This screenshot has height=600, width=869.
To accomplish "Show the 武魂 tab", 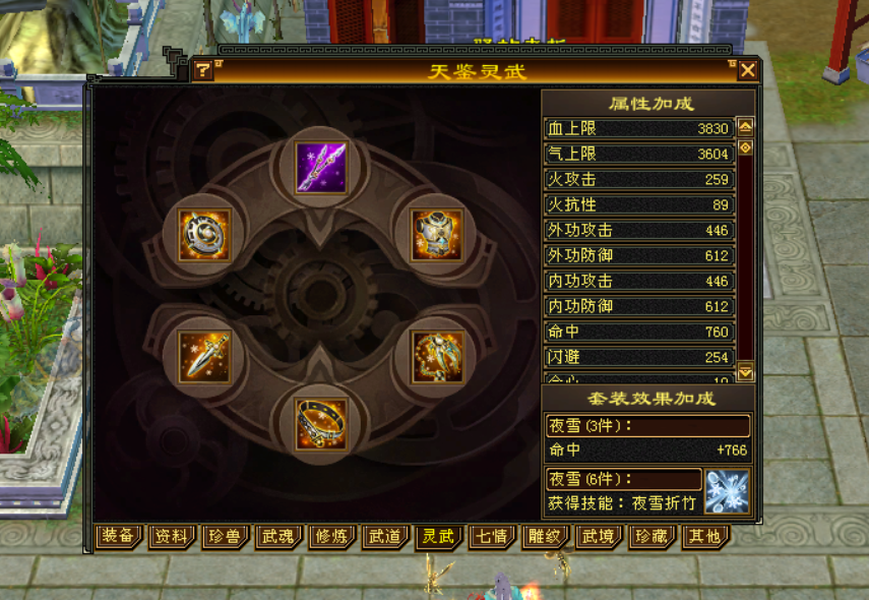I will click(277, 537).
